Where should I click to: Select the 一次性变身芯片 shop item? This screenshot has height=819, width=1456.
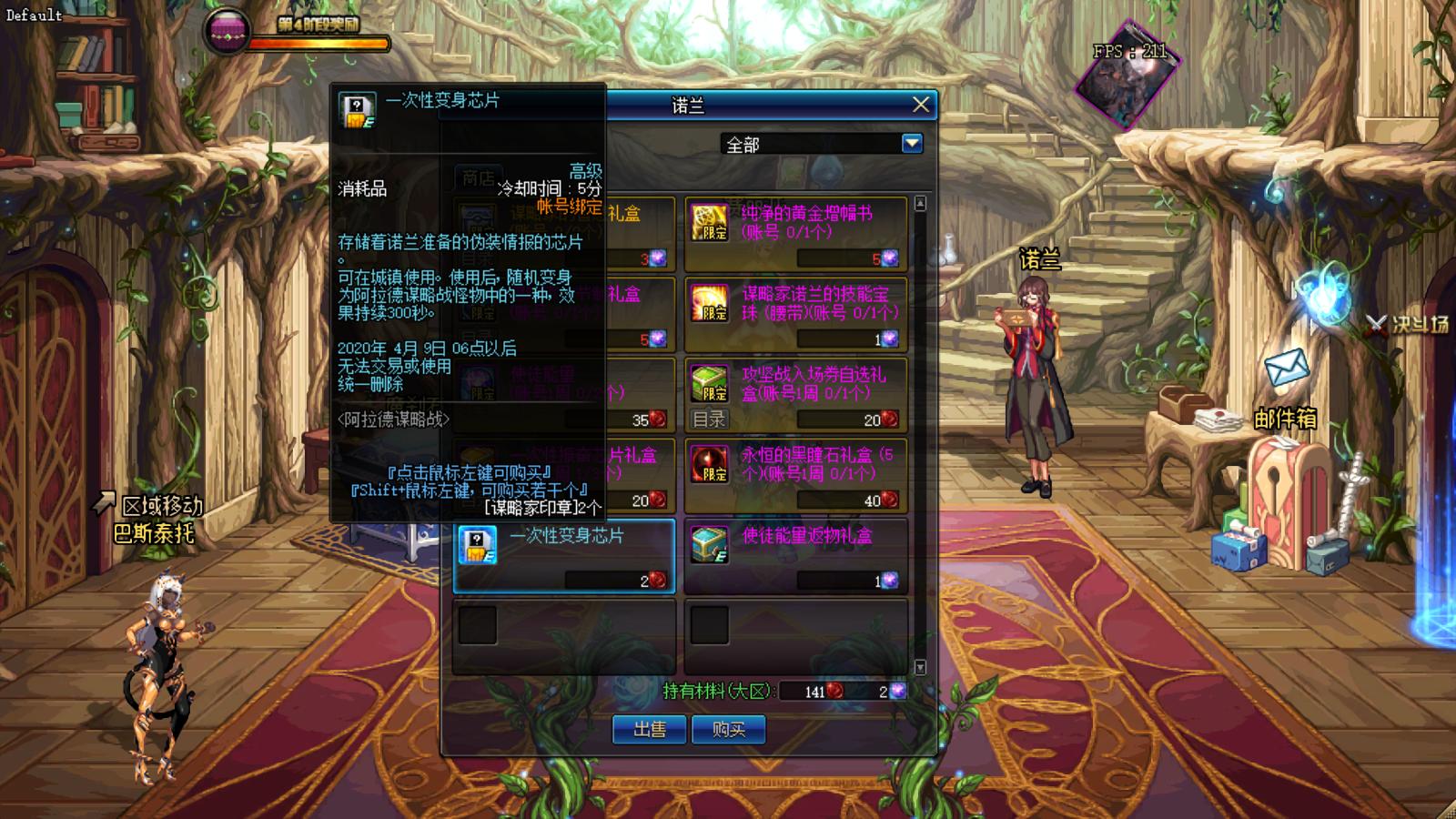[564, 555]
